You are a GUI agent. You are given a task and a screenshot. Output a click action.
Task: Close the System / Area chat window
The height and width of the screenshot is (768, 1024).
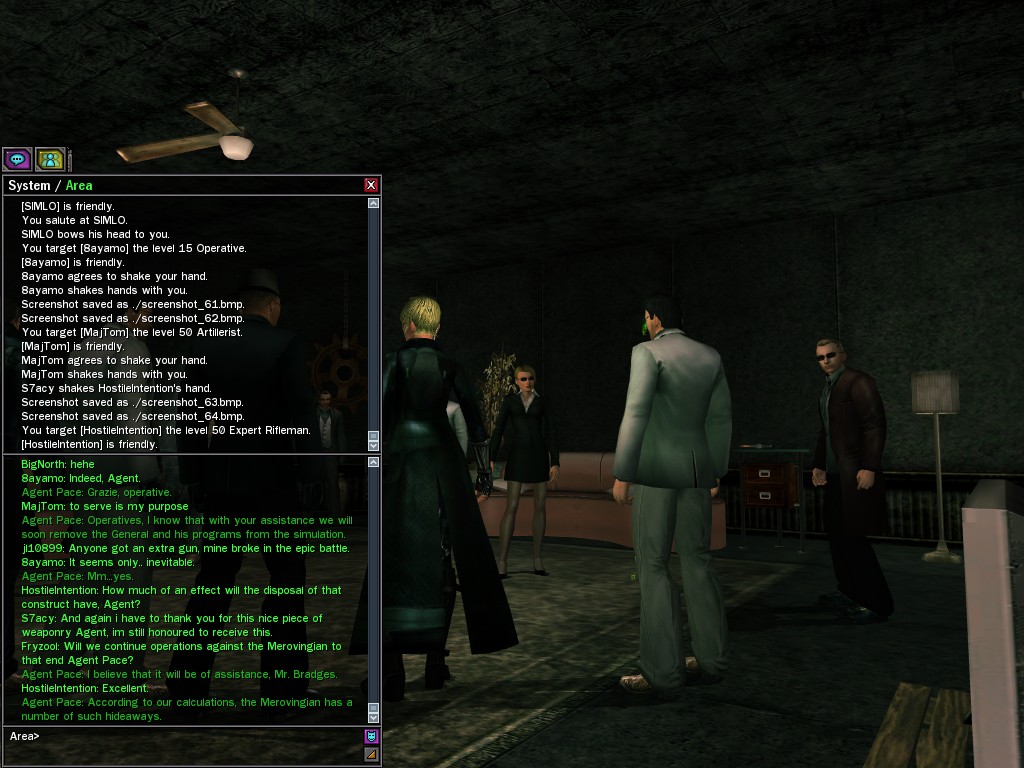371,185
